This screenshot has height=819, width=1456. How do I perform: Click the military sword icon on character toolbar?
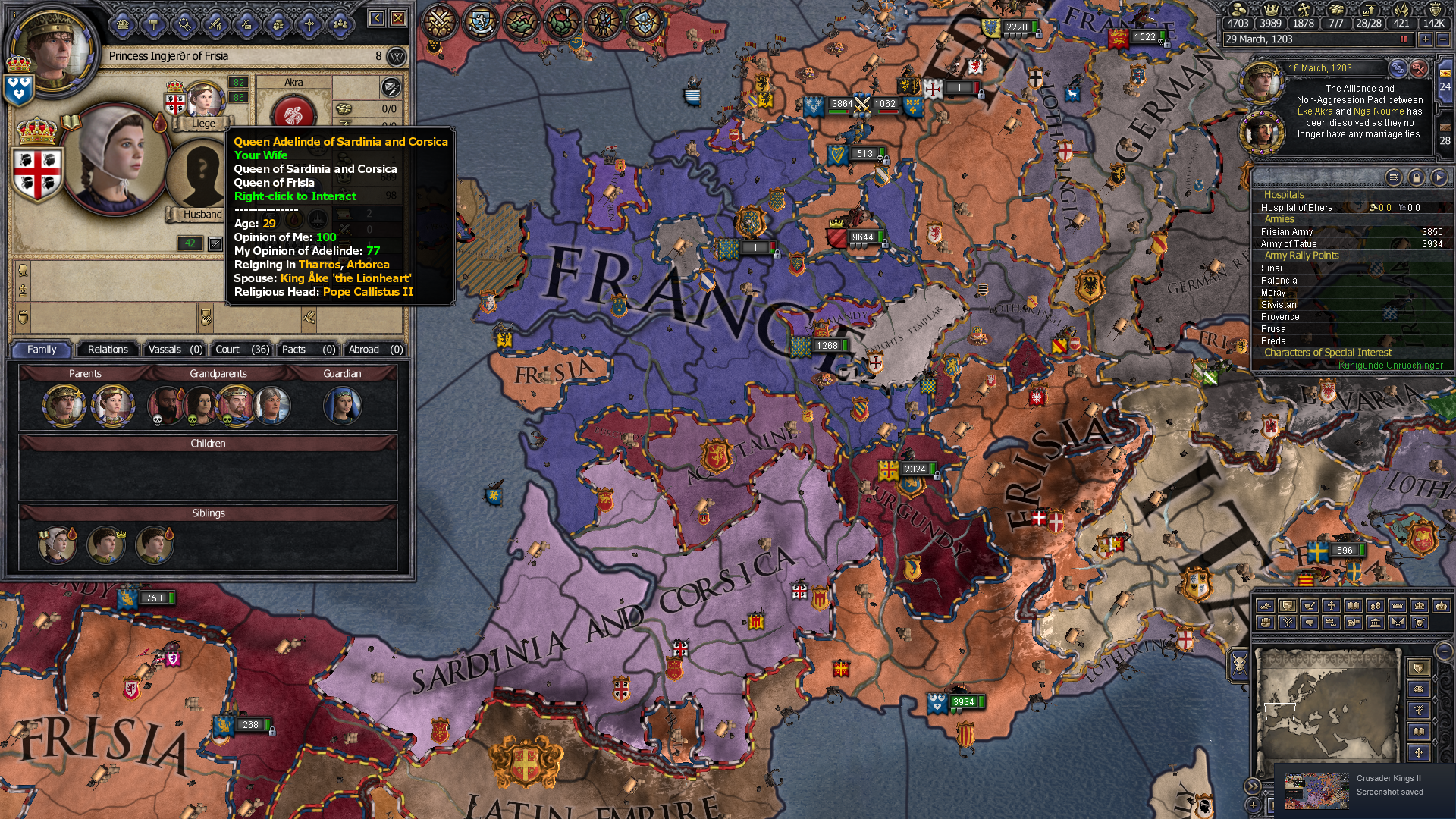215,24
